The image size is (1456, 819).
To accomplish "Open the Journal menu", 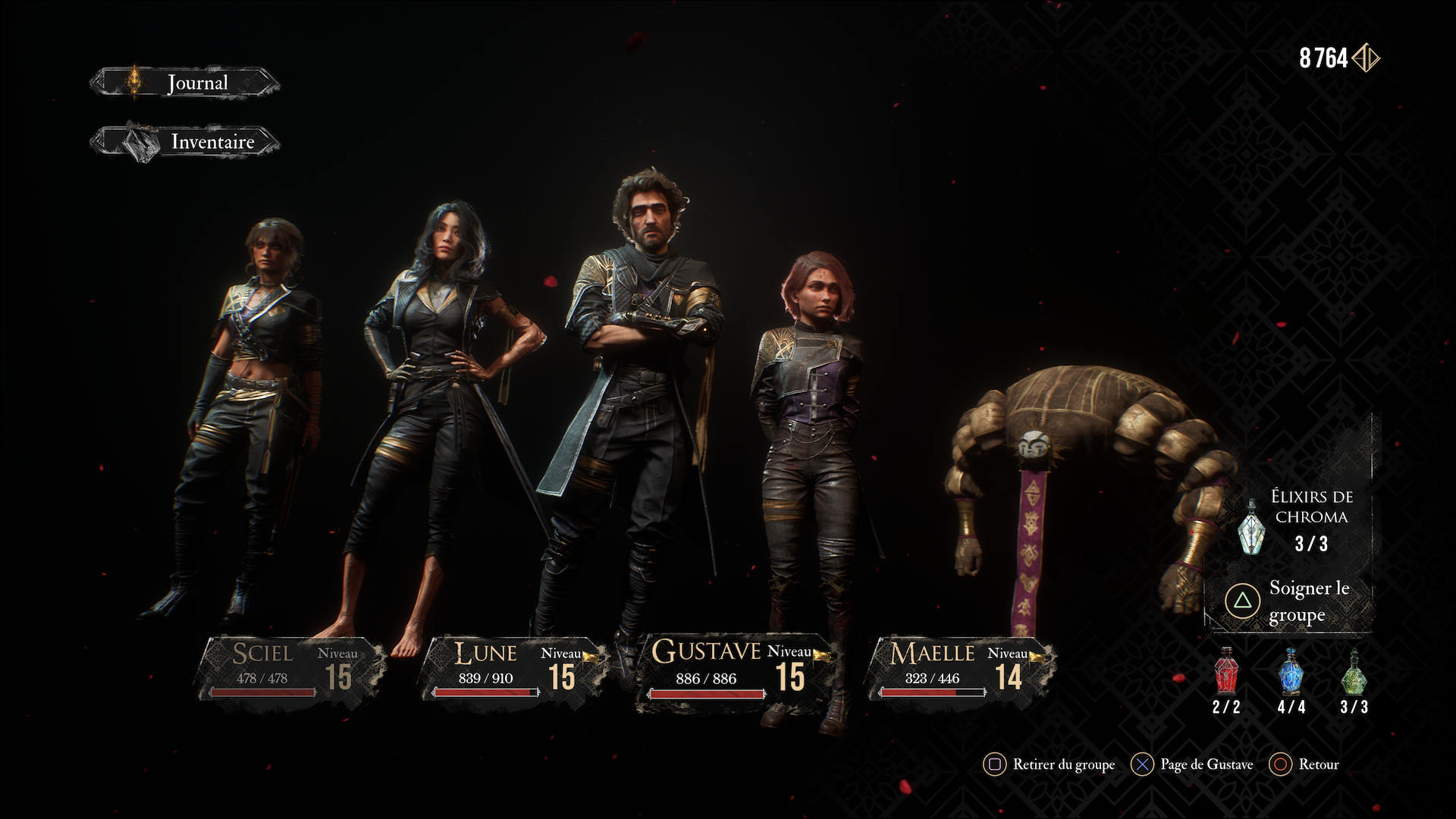I will tap(184, 83).
